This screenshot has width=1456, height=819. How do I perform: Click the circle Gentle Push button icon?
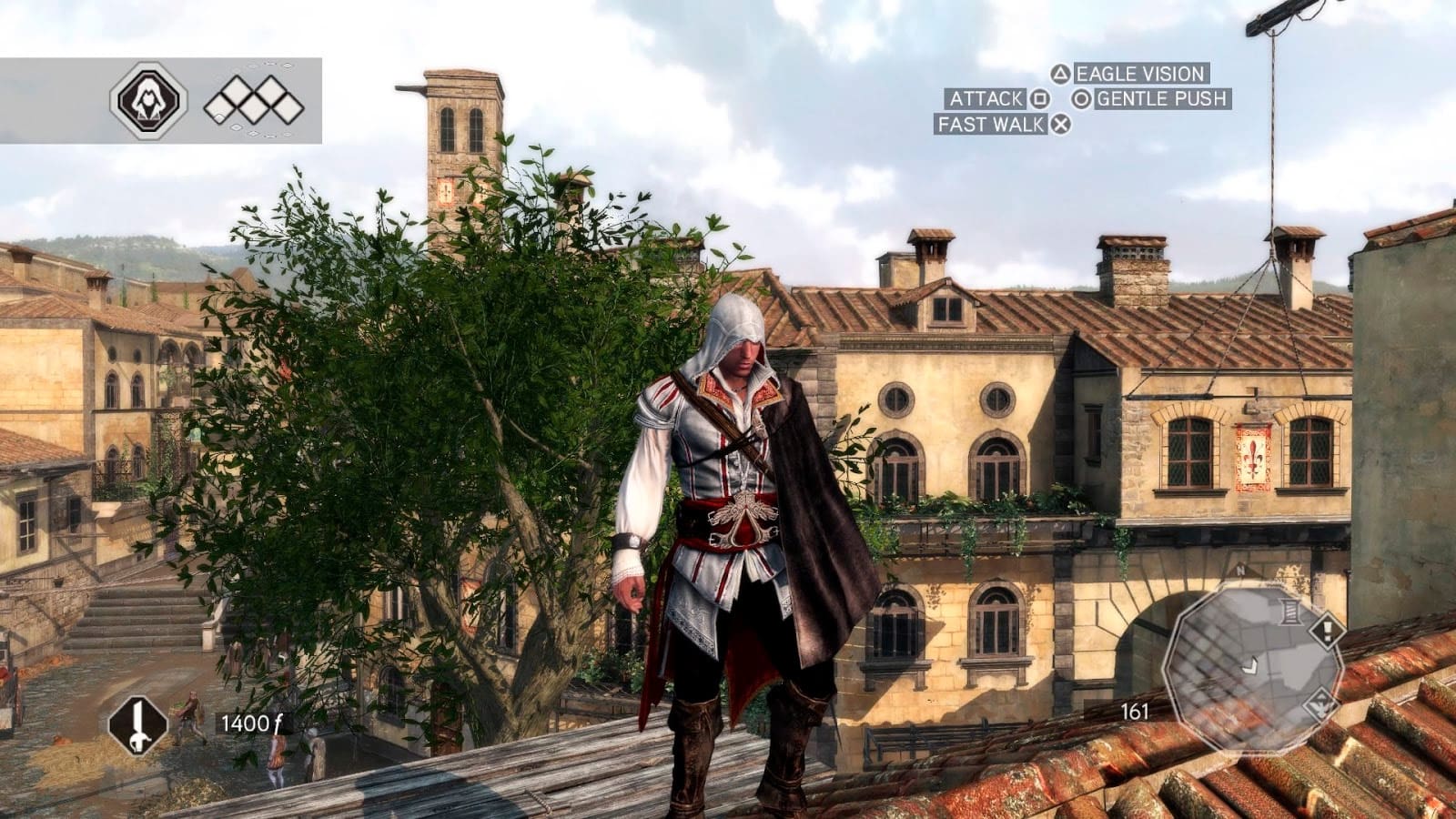point(1082,99)
